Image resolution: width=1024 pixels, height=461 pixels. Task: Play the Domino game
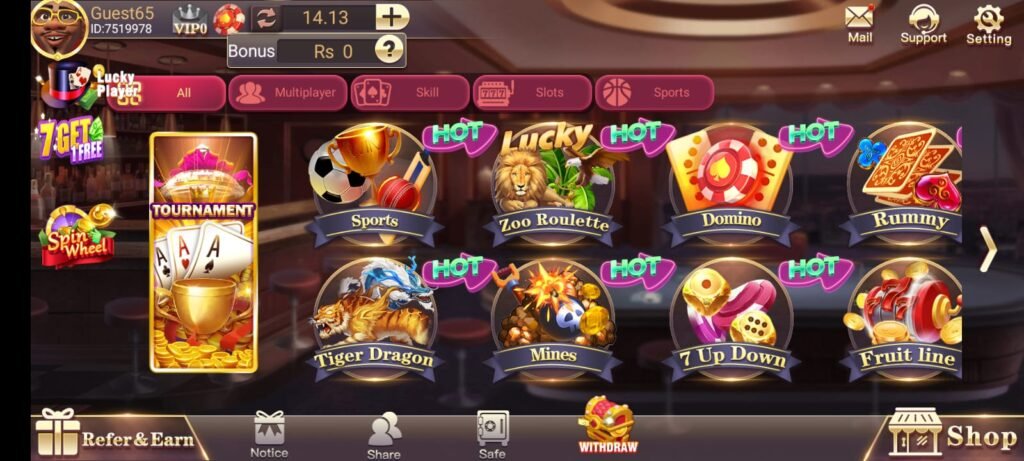pos(730,185)
